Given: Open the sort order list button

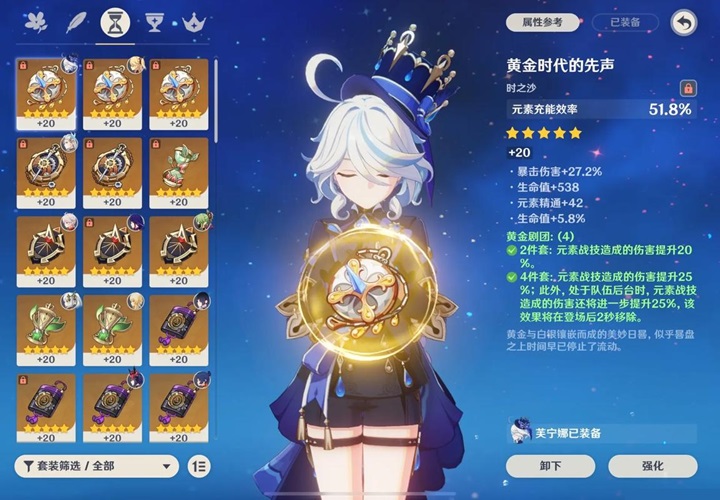Looking at the screenshot, I should pyautogui.click(x=199, y=466).
